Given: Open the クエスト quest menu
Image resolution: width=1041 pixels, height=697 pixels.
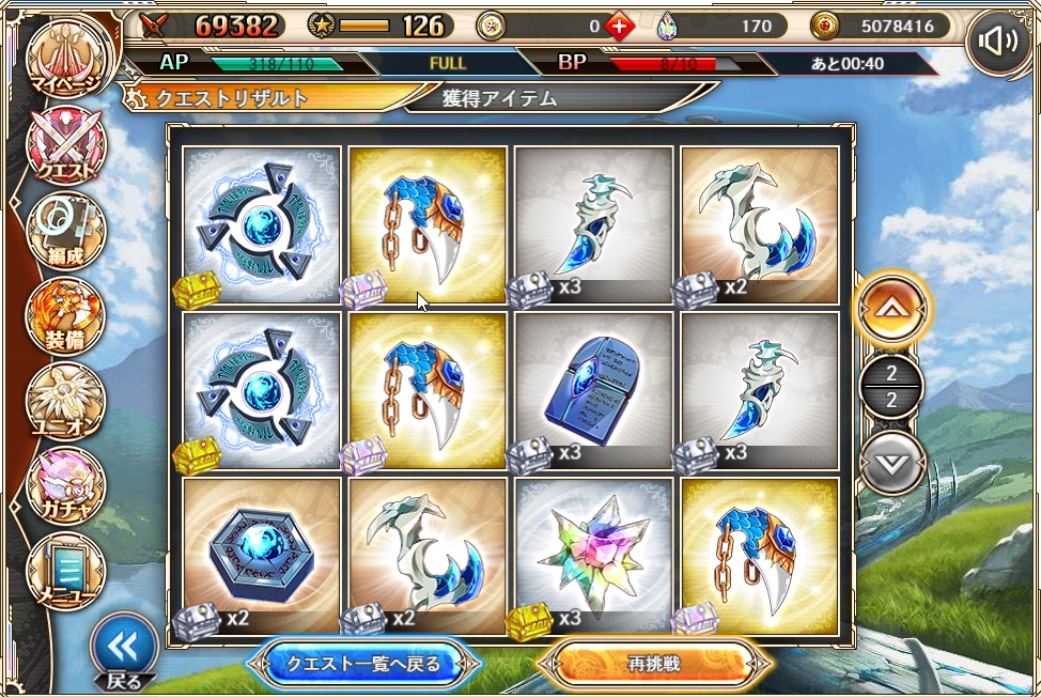Looking at the screenshot, I should (x=64, y=146).
